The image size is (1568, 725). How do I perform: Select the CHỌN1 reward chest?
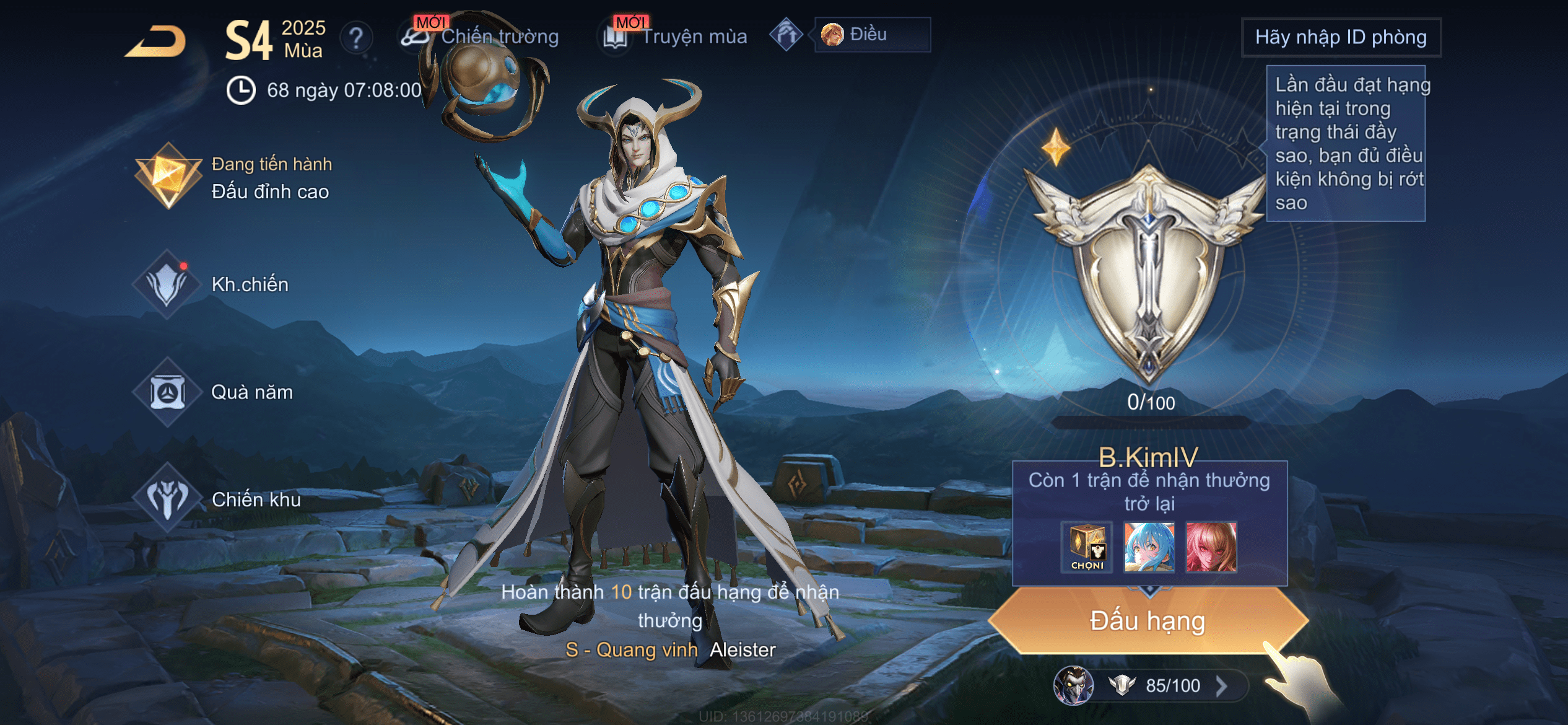click(x=1087, y=547)
